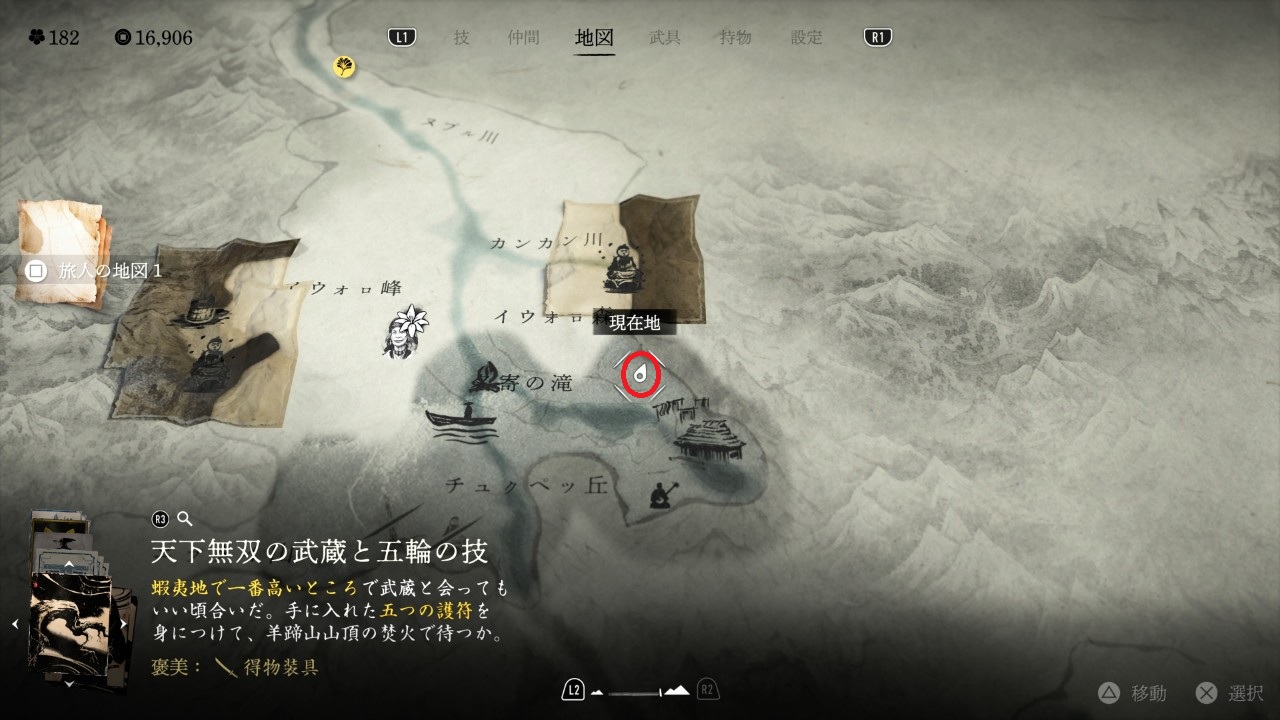Click the red-circled current location marker
Screen dimensions: 1280x720
pos(640,375)
